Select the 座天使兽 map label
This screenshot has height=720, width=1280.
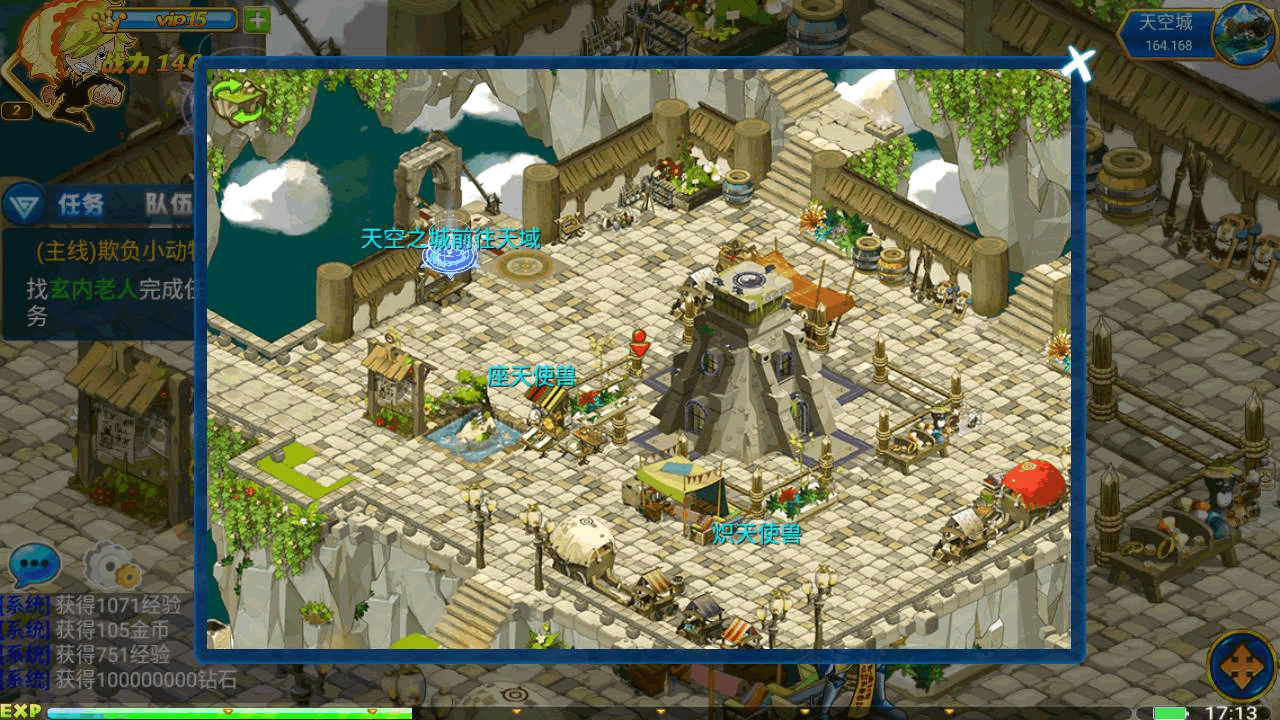point(531,377)
